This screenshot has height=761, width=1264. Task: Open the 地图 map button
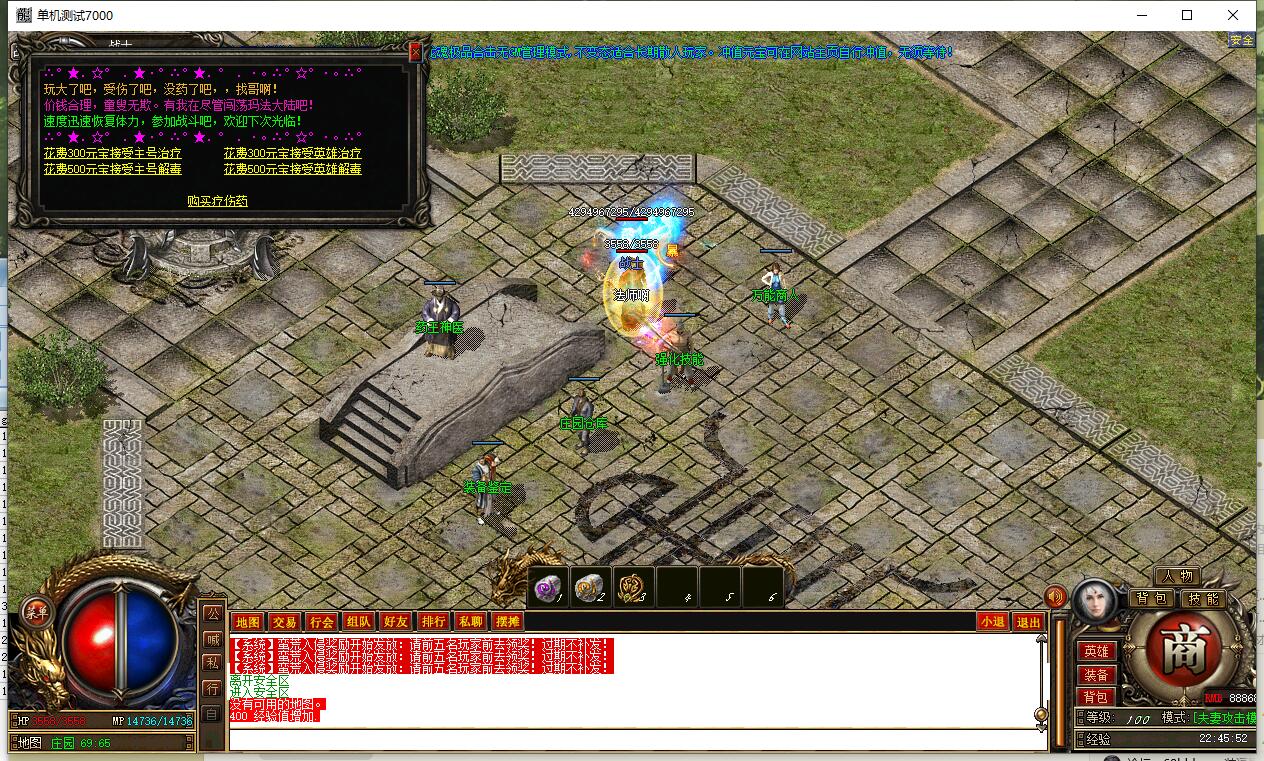click(247, 622)
